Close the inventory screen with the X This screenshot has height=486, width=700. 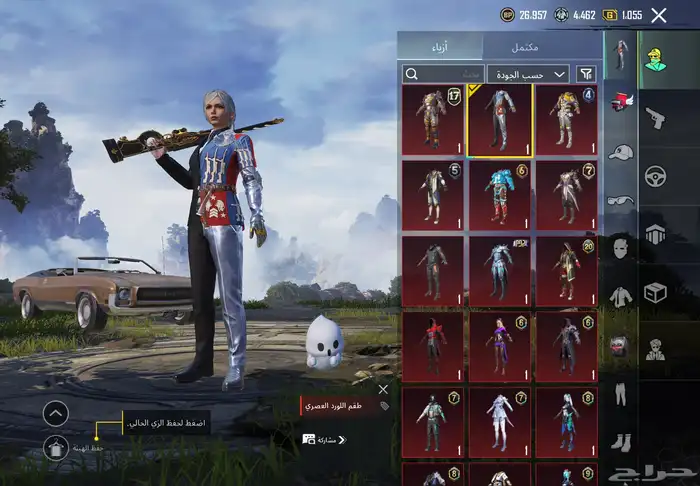(x=658, y=15)
